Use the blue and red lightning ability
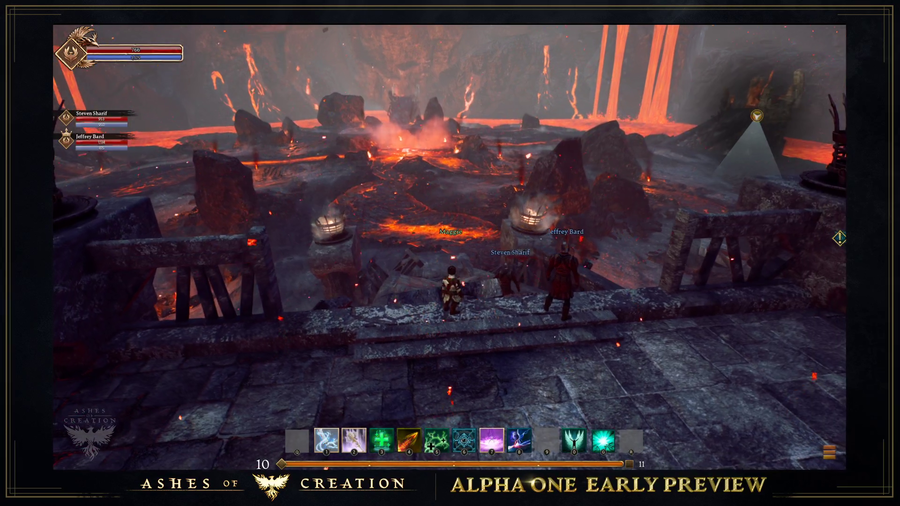This screenshot has height=506, width=900. 518,440
